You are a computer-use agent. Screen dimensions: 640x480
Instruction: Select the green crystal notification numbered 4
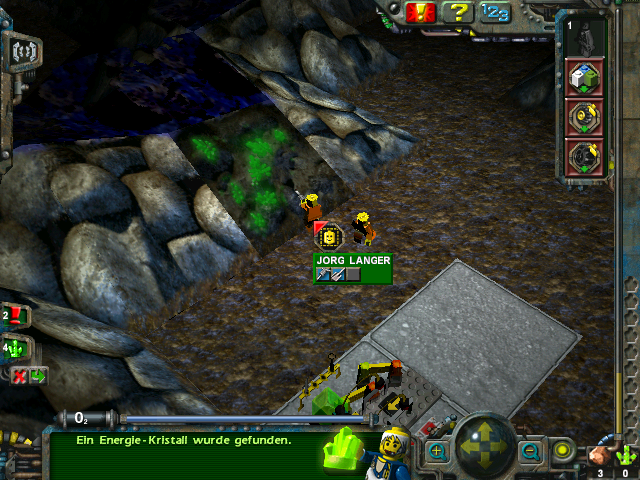click(16, 349)
